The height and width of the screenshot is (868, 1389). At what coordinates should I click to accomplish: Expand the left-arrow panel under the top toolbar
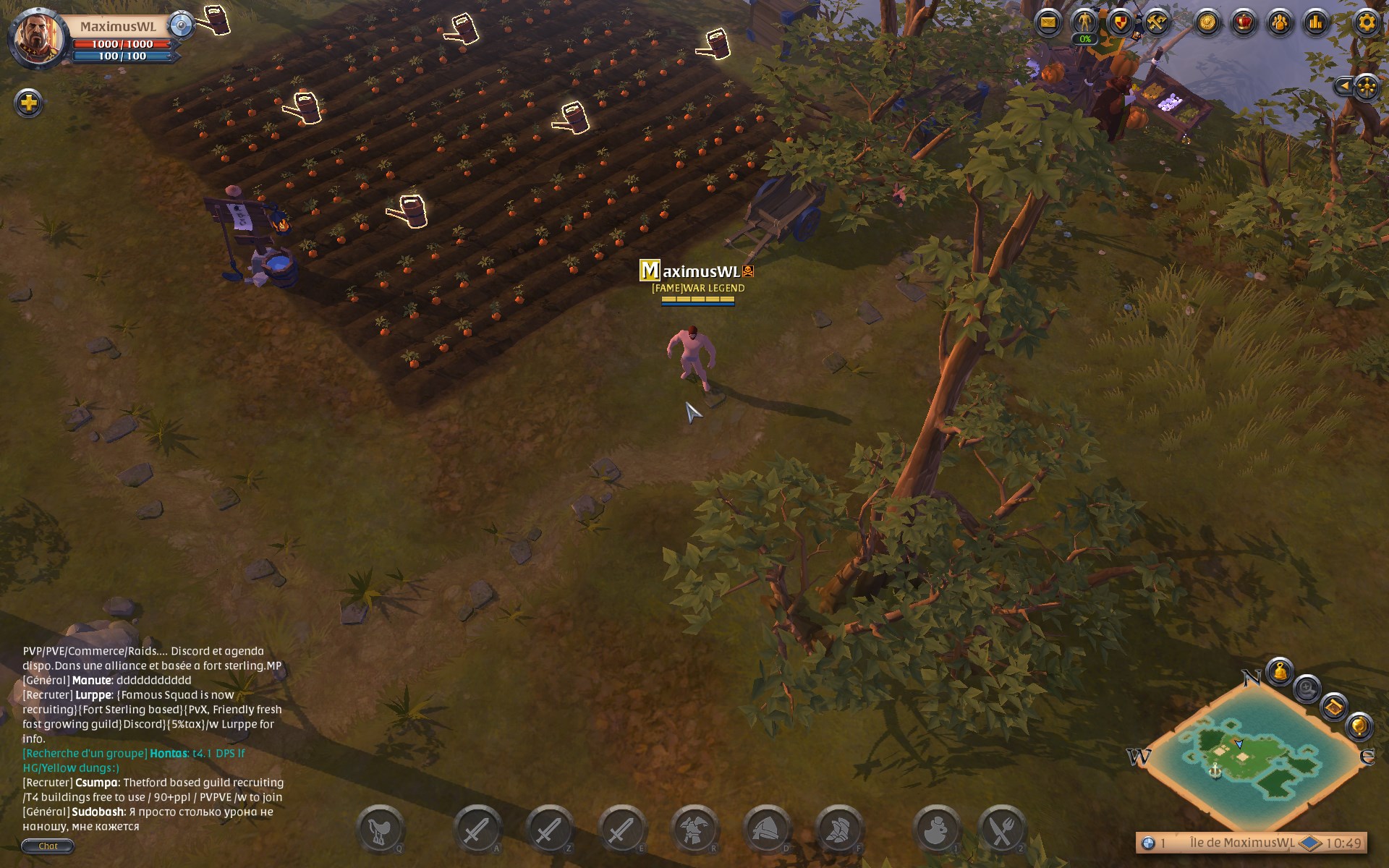point(1345,88)
